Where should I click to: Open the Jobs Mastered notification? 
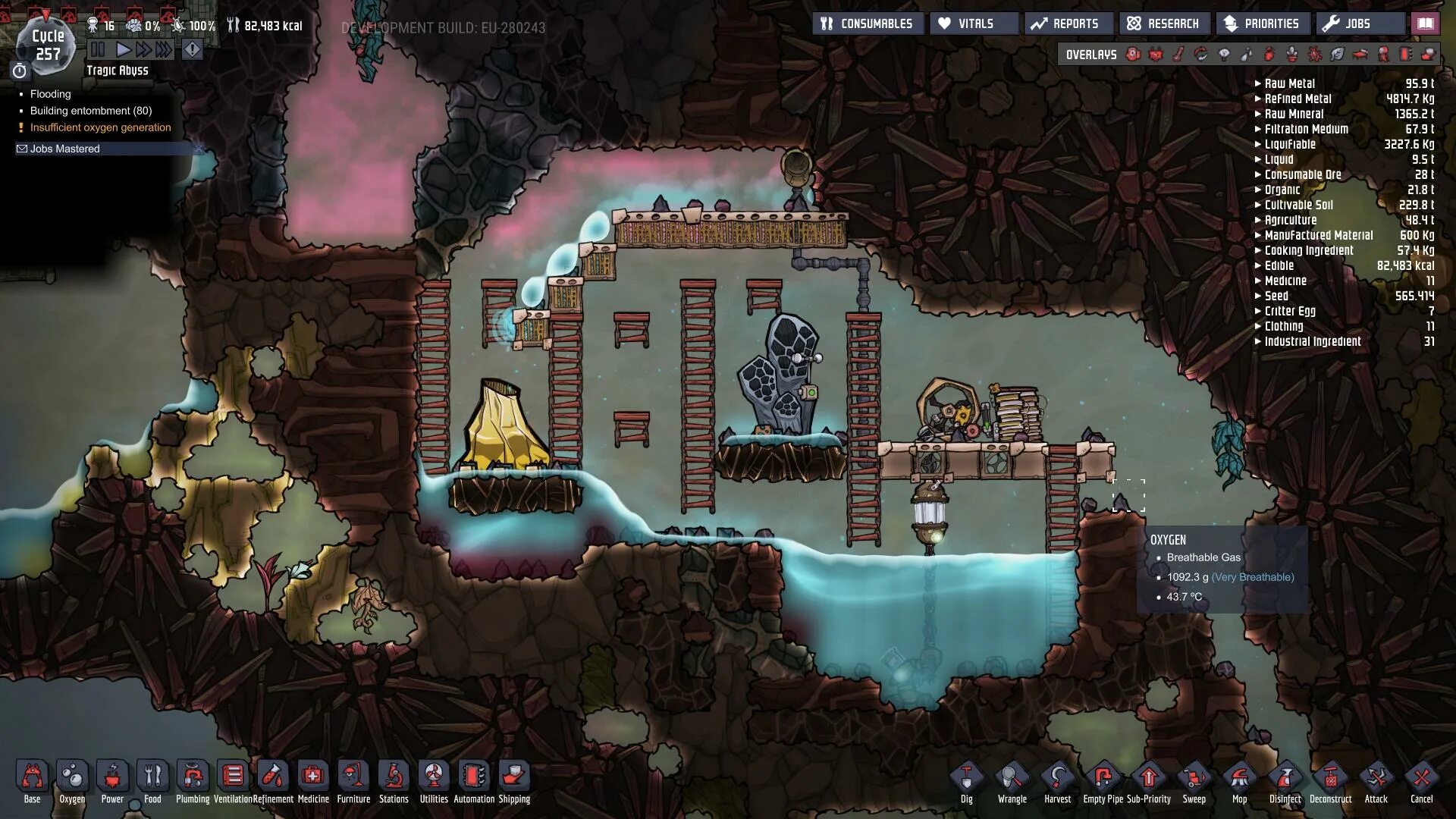click(x=65, y=149)
